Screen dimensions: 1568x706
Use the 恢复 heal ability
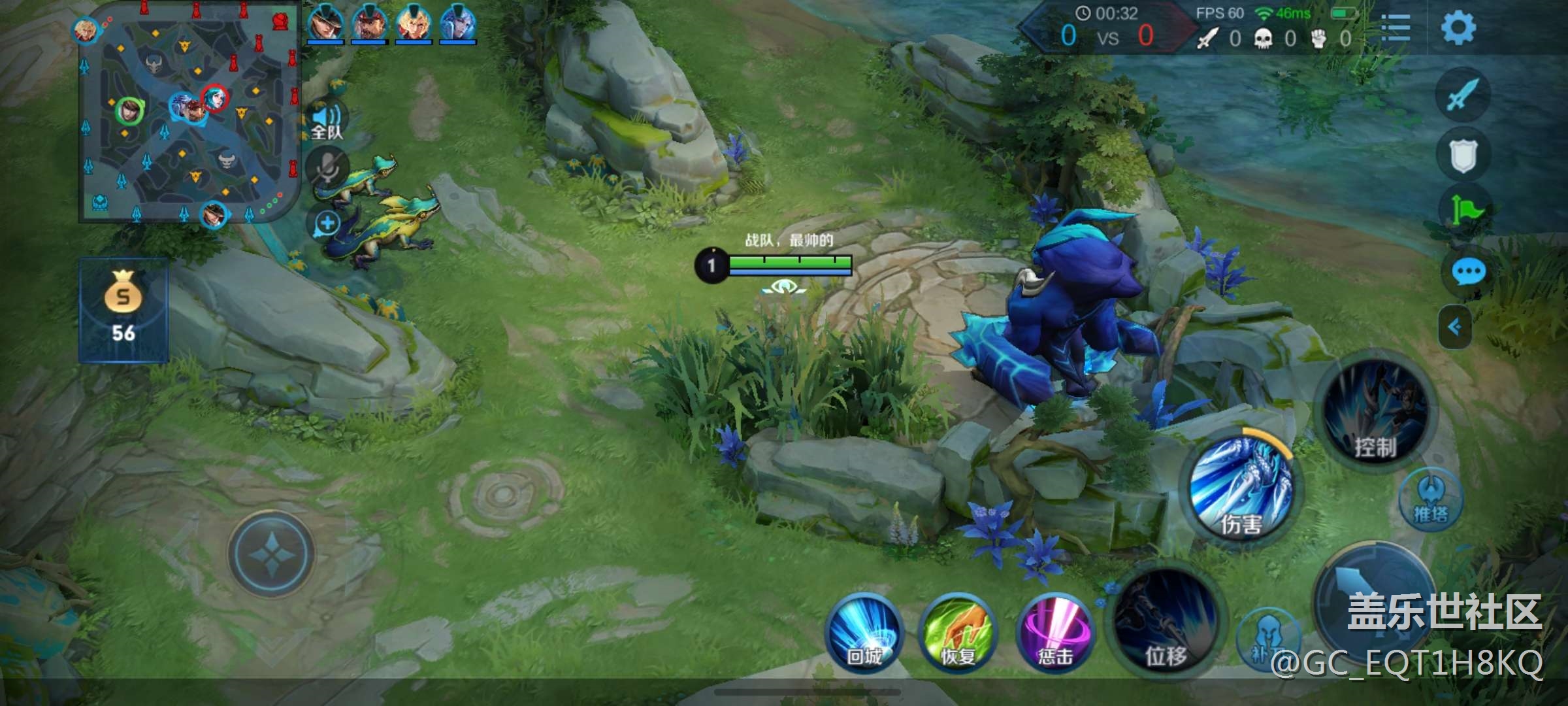coord(958,632)
